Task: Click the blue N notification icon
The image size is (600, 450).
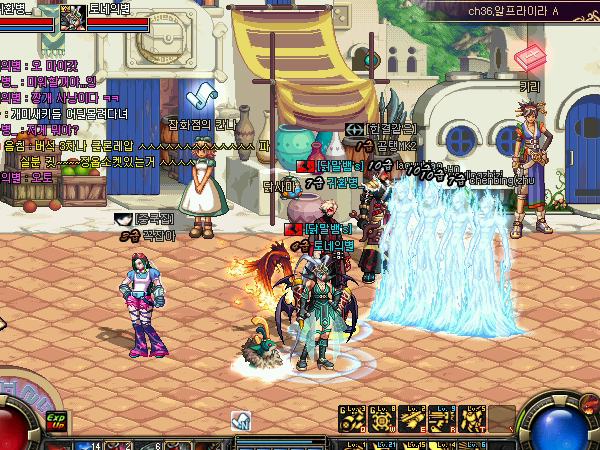Action: [240, 419]
